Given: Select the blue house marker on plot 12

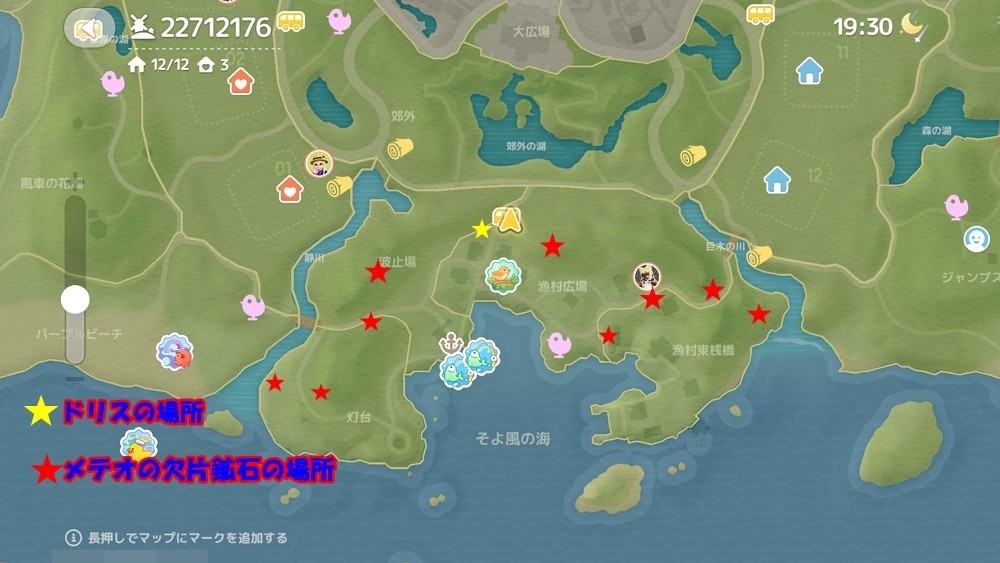Looking at the screenshot, I should 777,180.
